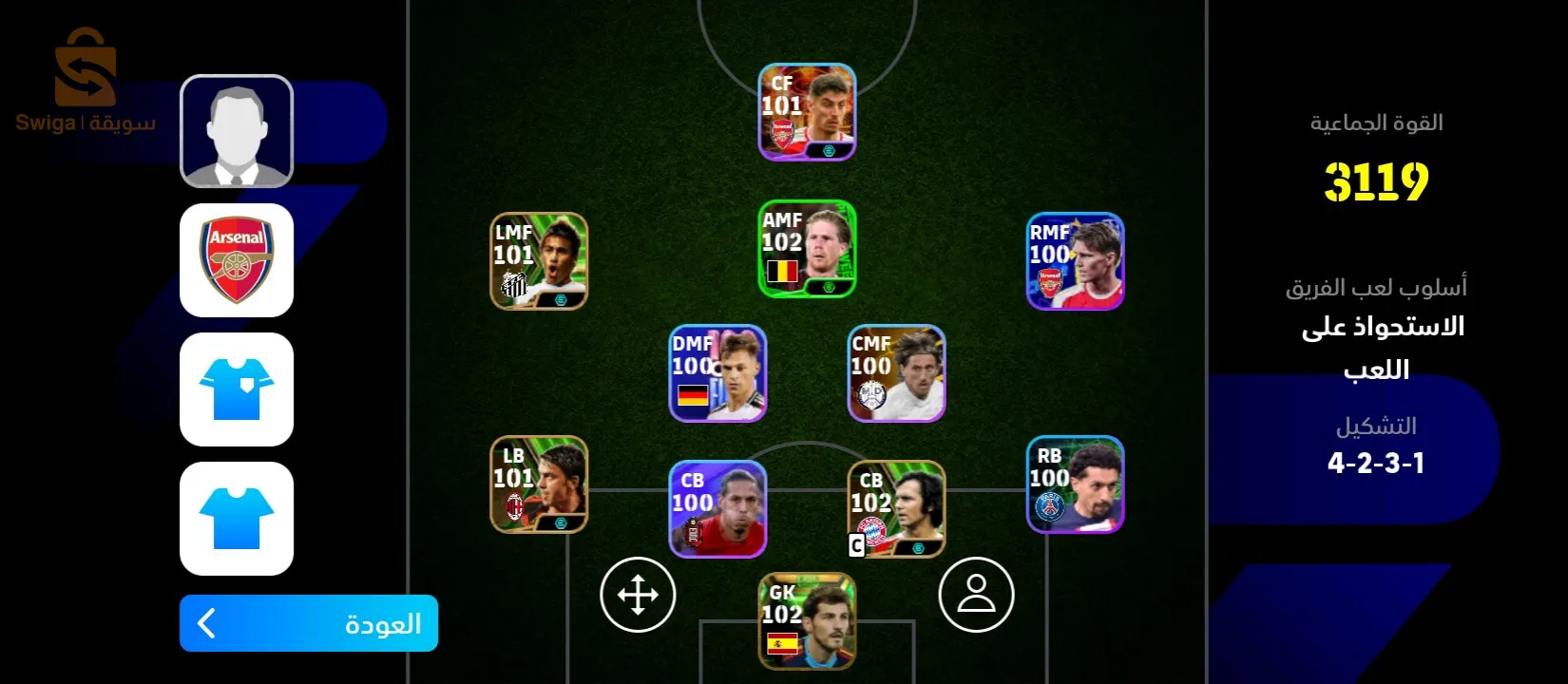This screenshot has height=684, width=1568.
Task: Open the first blue jersey selector
Action: [236, 390]
